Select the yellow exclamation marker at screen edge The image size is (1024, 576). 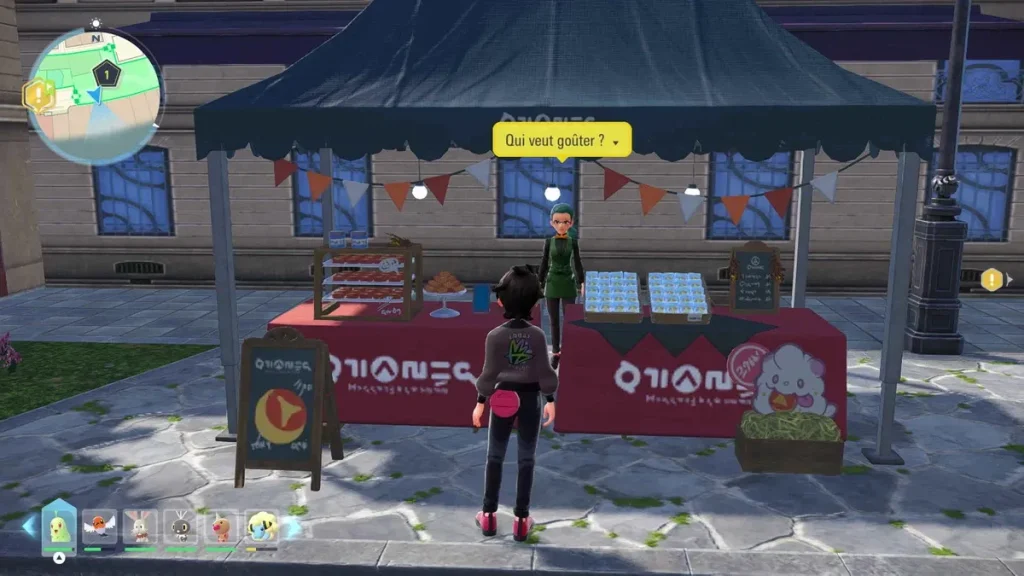click(x=991, y=280)
